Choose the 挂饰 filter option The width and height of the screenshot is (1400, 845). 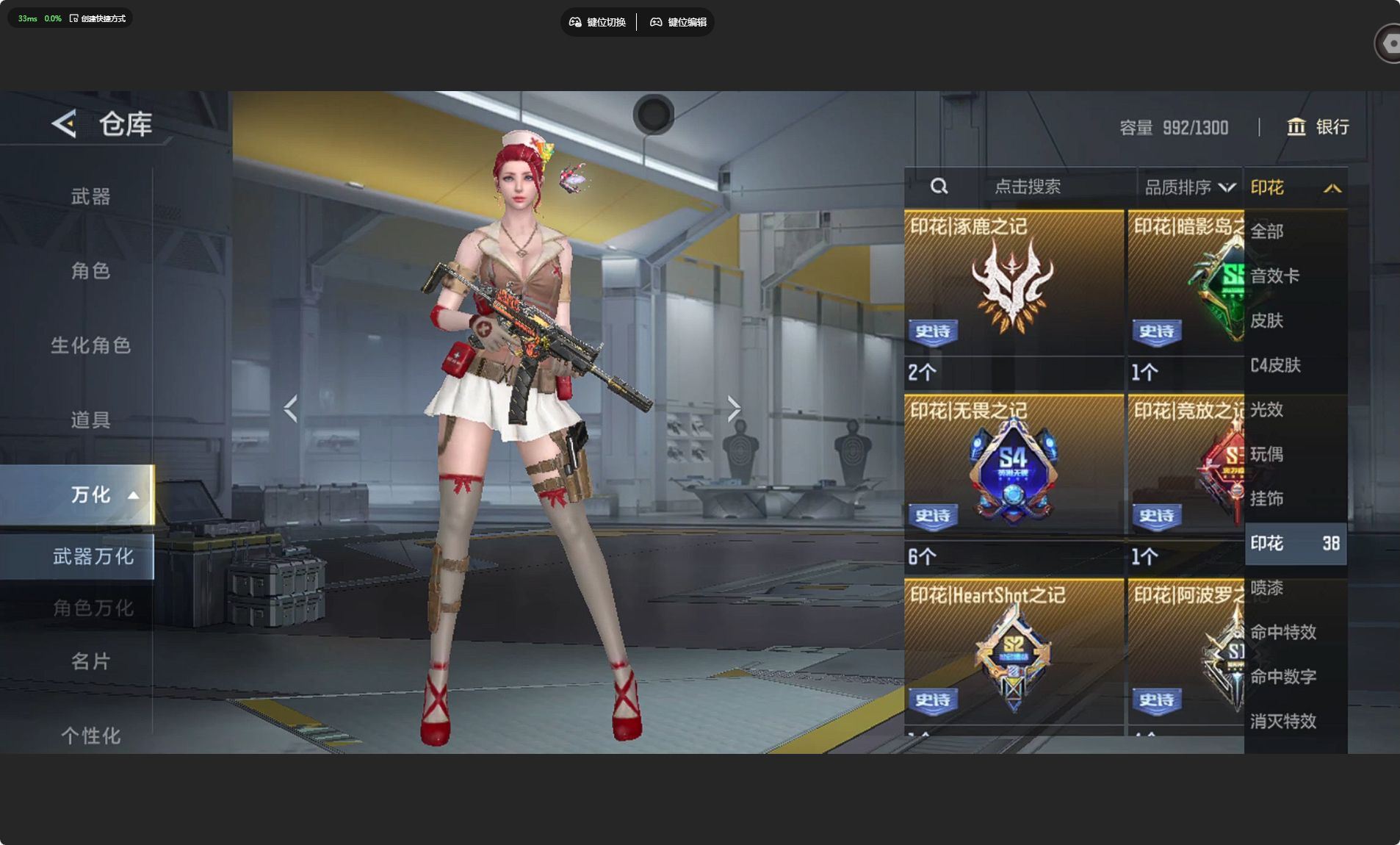1267,499
